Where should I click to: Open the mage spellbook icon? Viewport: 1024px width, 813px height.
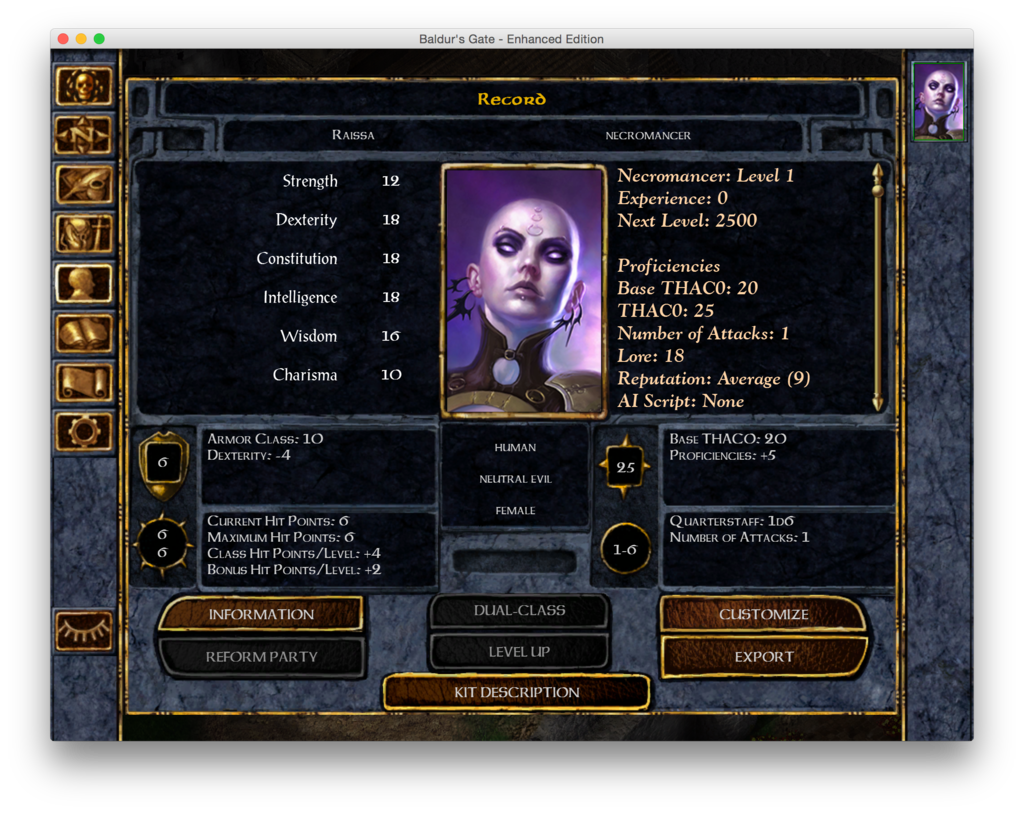click(84, 332)
